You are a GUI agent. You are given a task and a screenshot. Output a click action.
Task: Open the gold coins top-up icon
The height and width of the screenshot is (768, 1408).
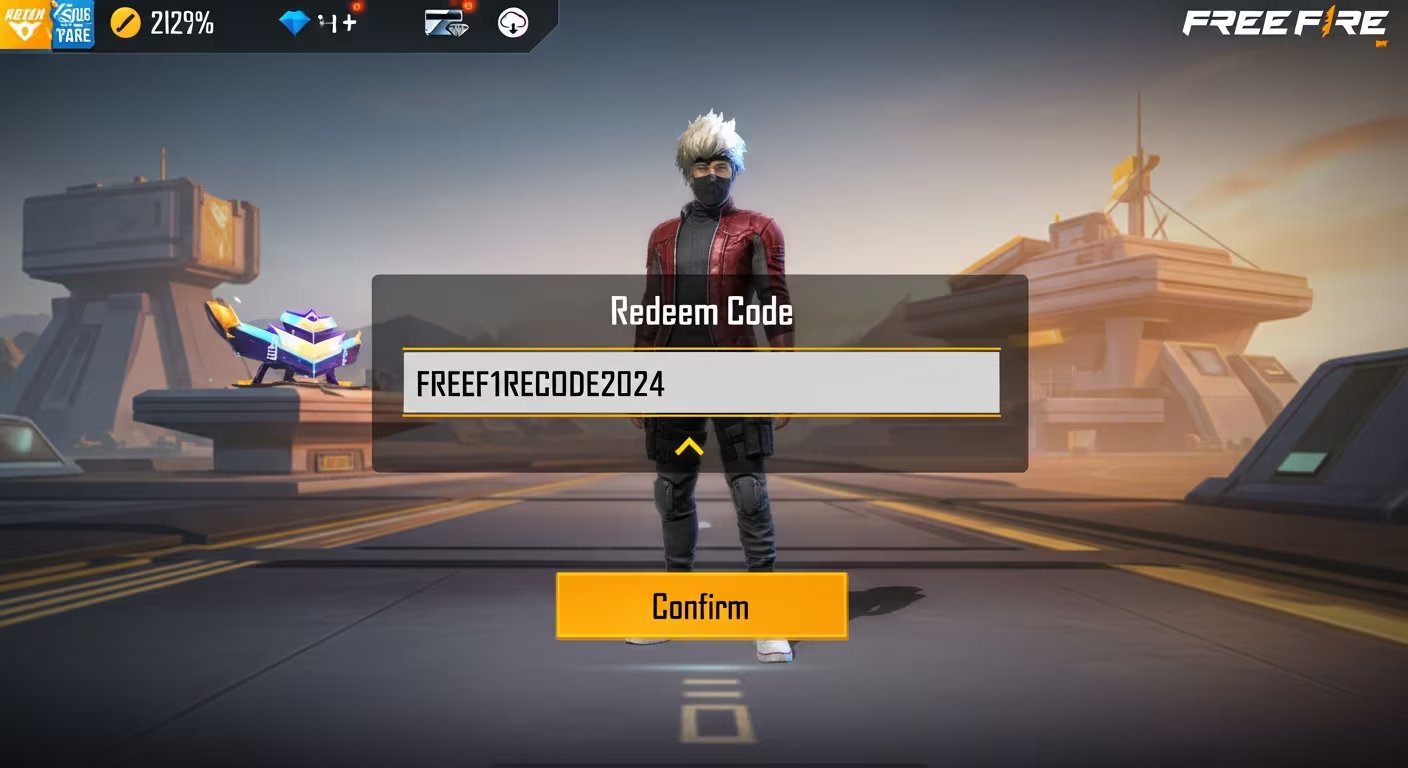[124, 21]
